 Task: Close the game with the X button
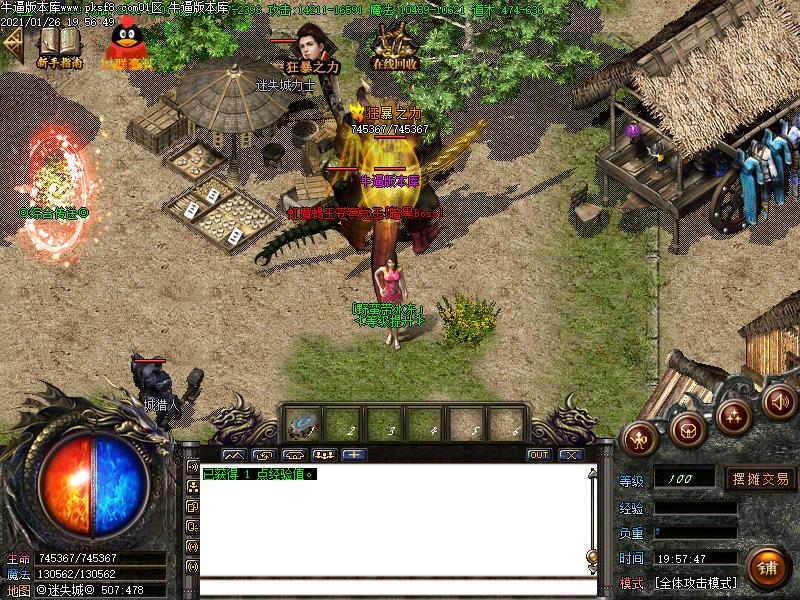pyautogui.click(x=570, y=454)
